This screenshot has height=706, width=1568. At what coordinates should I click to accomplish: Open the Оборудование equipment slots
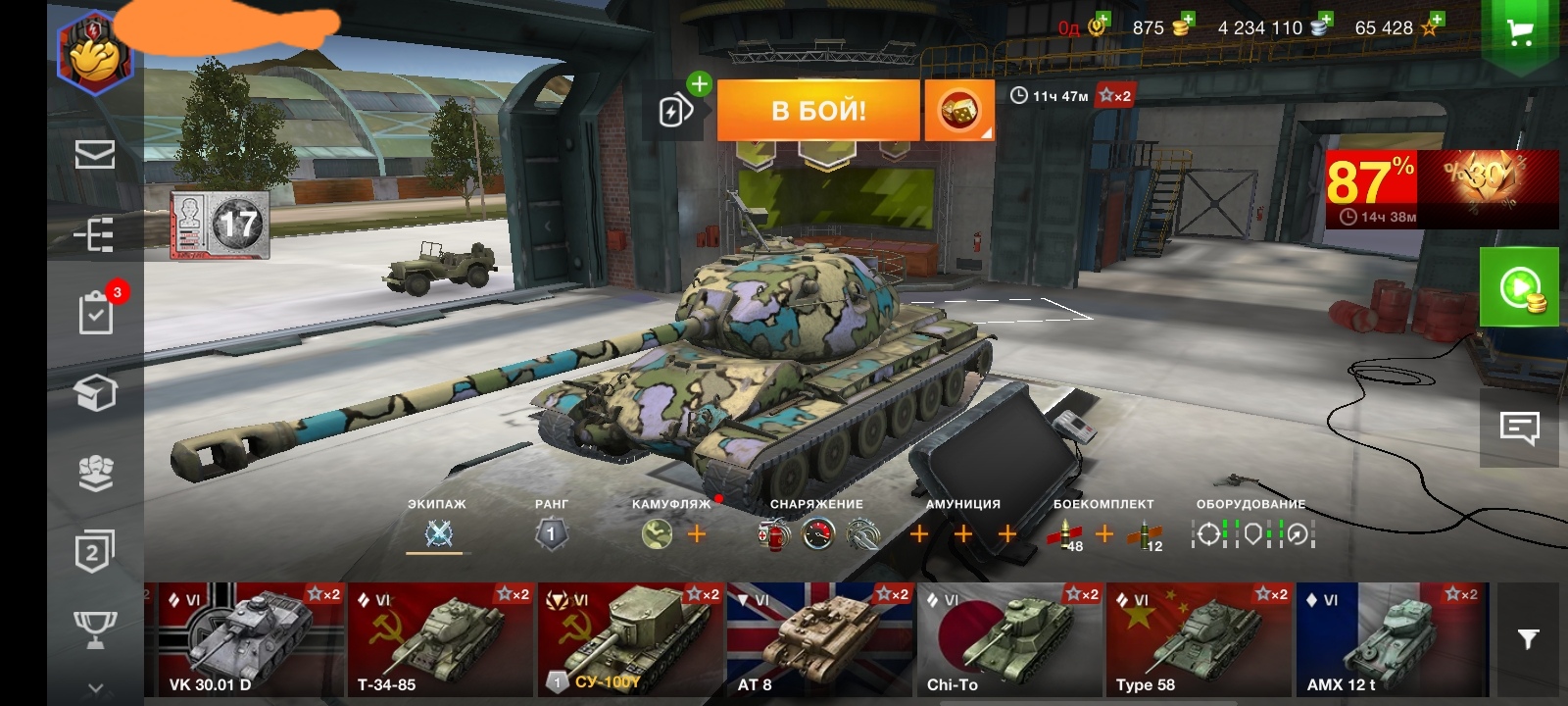tap(1252, 533)
